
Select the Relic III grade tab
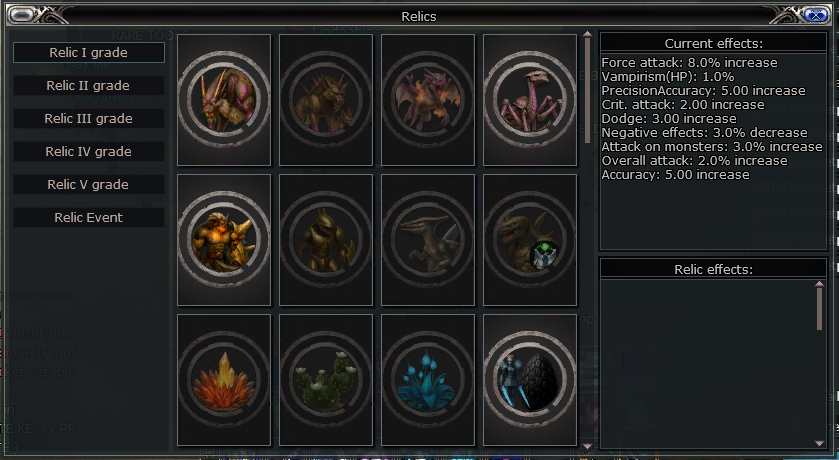tap(89, 118)
